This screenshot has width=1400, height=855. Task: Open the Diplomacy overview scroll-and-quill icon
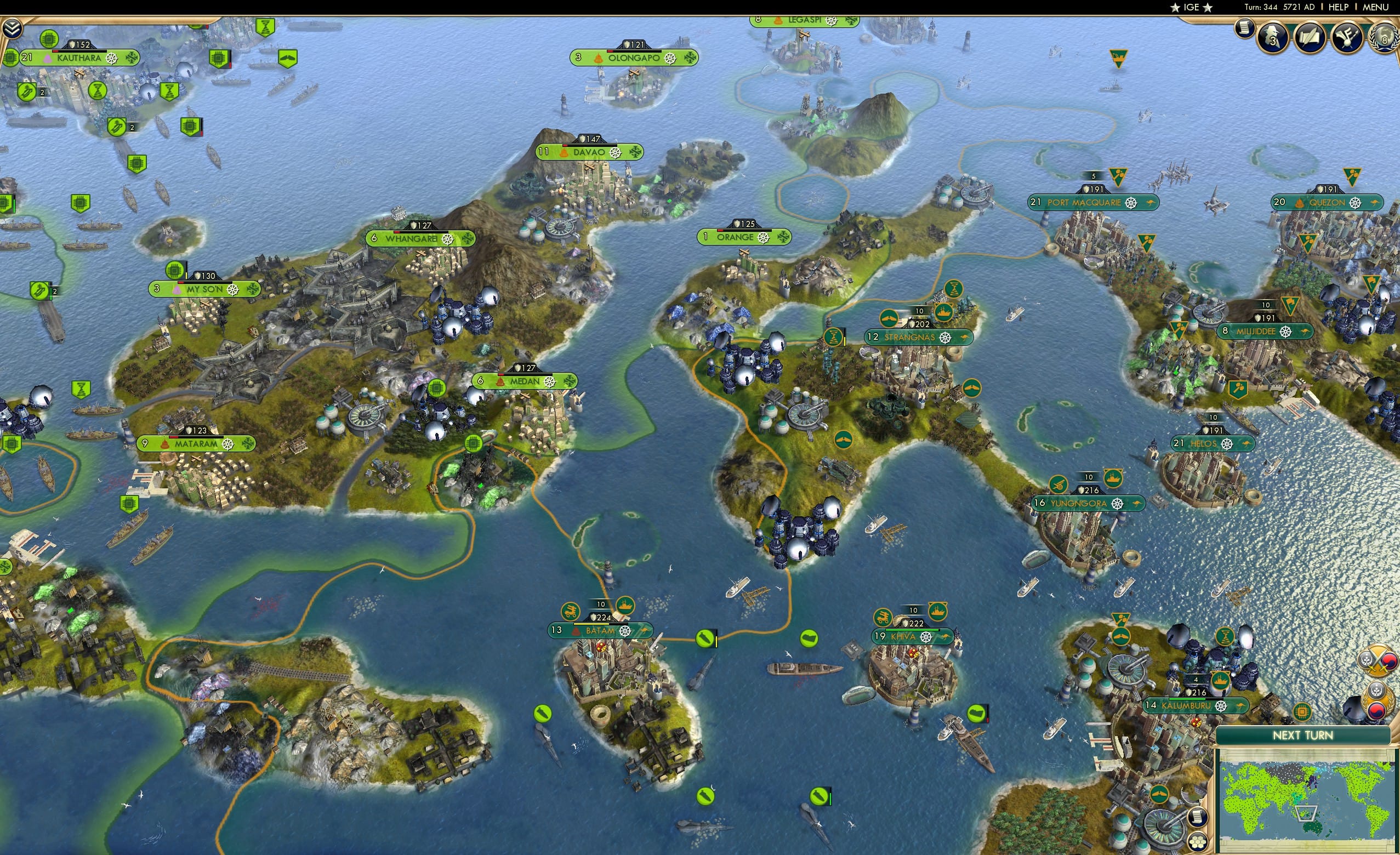1309,38
